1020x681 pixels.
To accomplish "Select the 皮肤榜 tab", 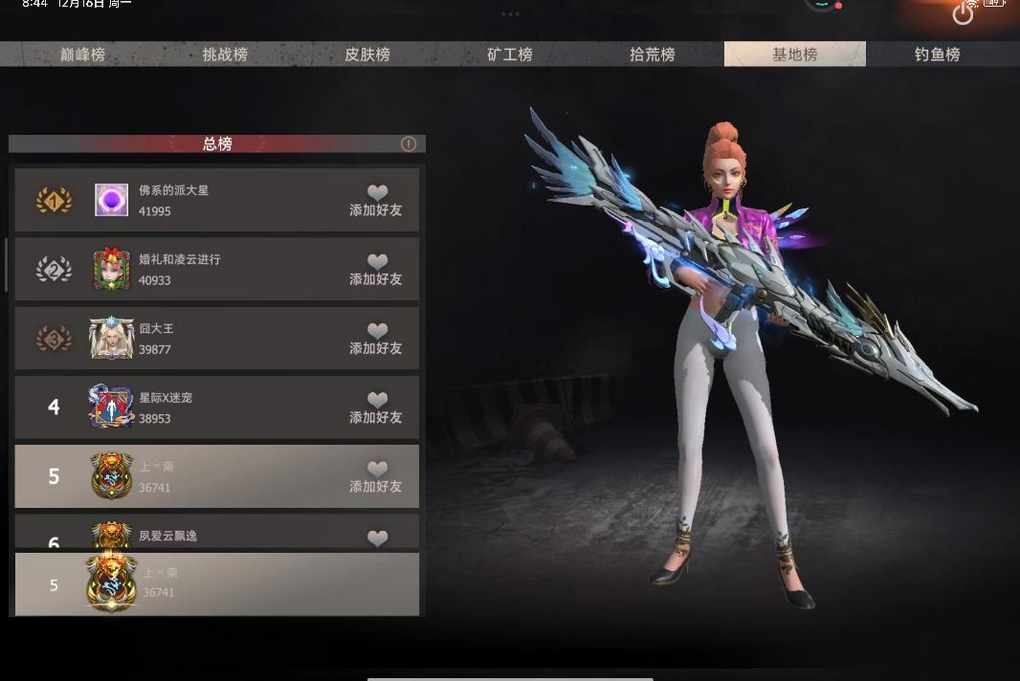I will [367, 54].
